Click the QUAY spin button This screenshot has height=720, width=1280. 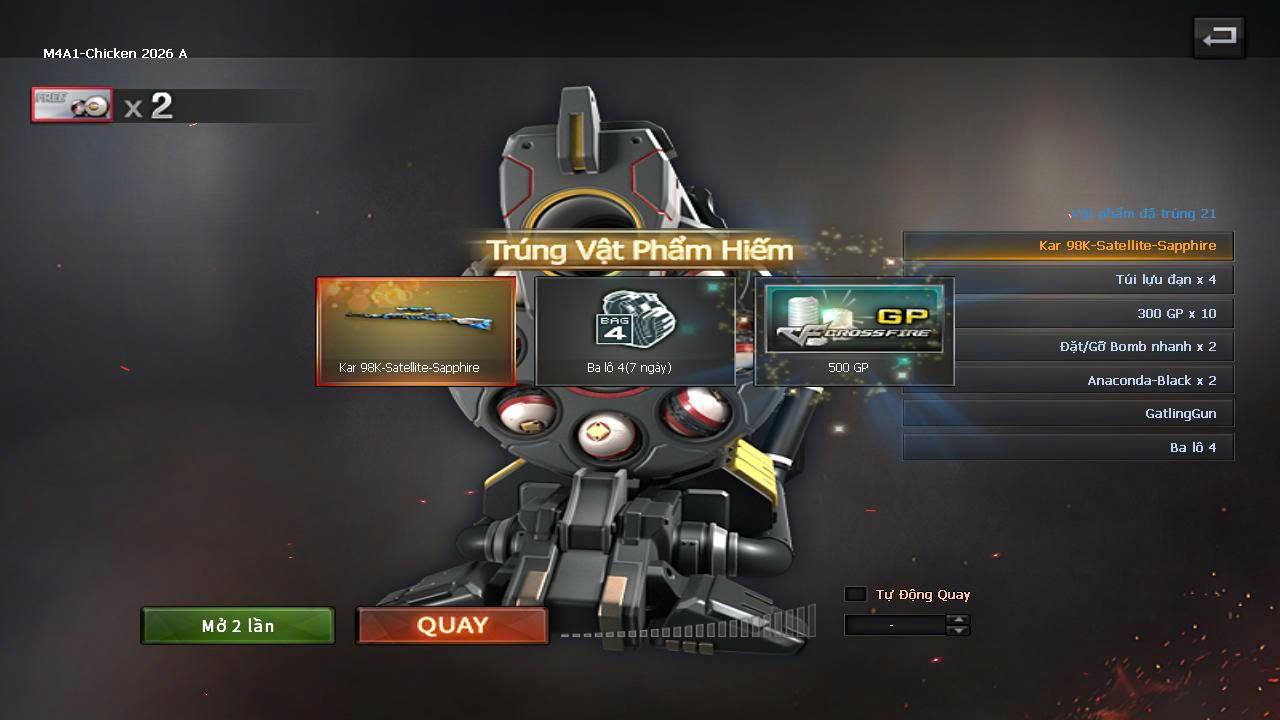click(x=452, y=626)
